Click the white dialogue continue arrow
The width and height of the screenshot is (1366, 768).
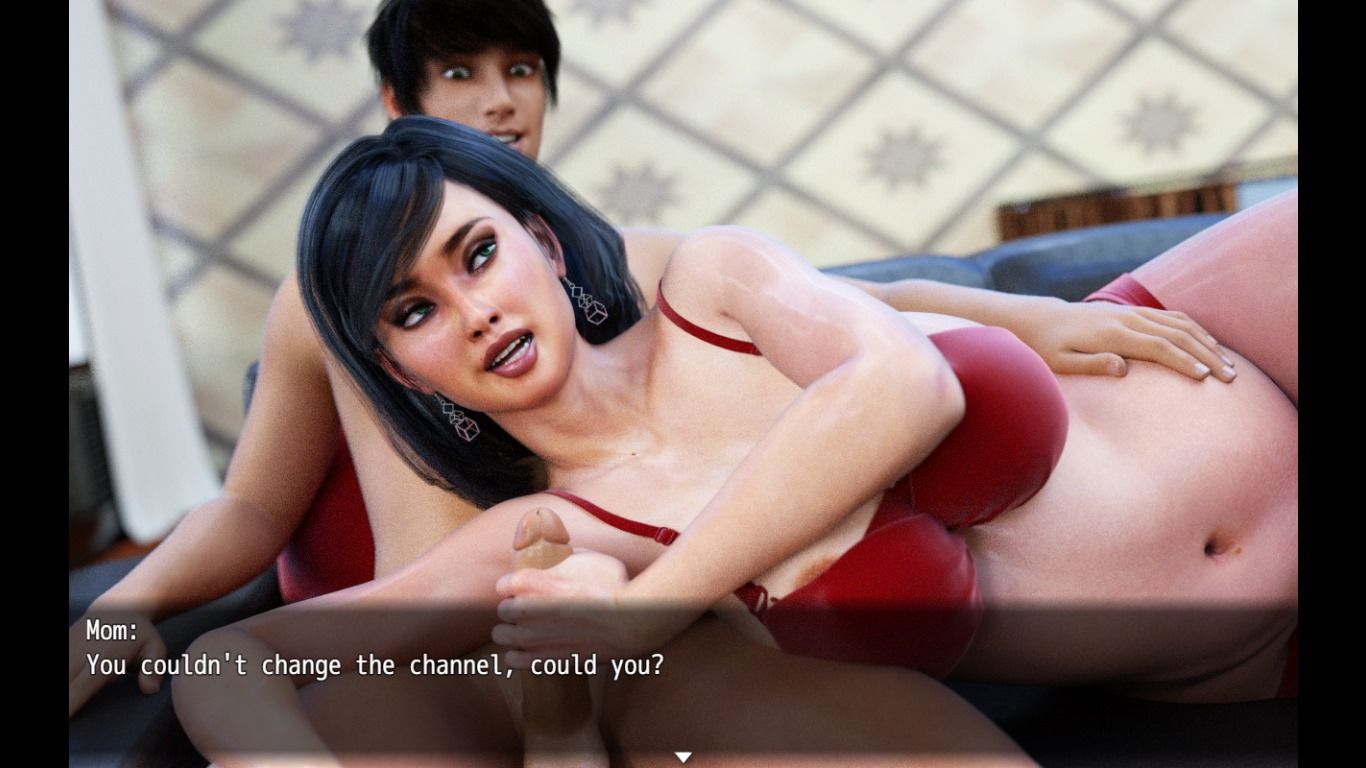pos(683,757)
